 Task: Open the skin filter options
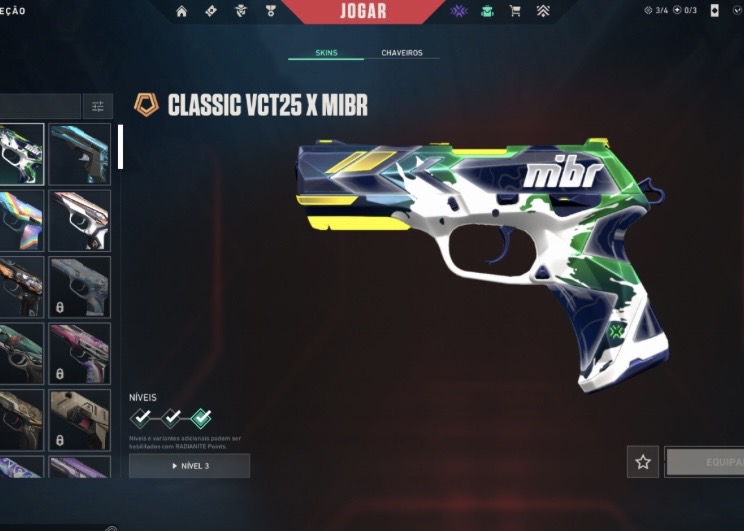[98, 106]
